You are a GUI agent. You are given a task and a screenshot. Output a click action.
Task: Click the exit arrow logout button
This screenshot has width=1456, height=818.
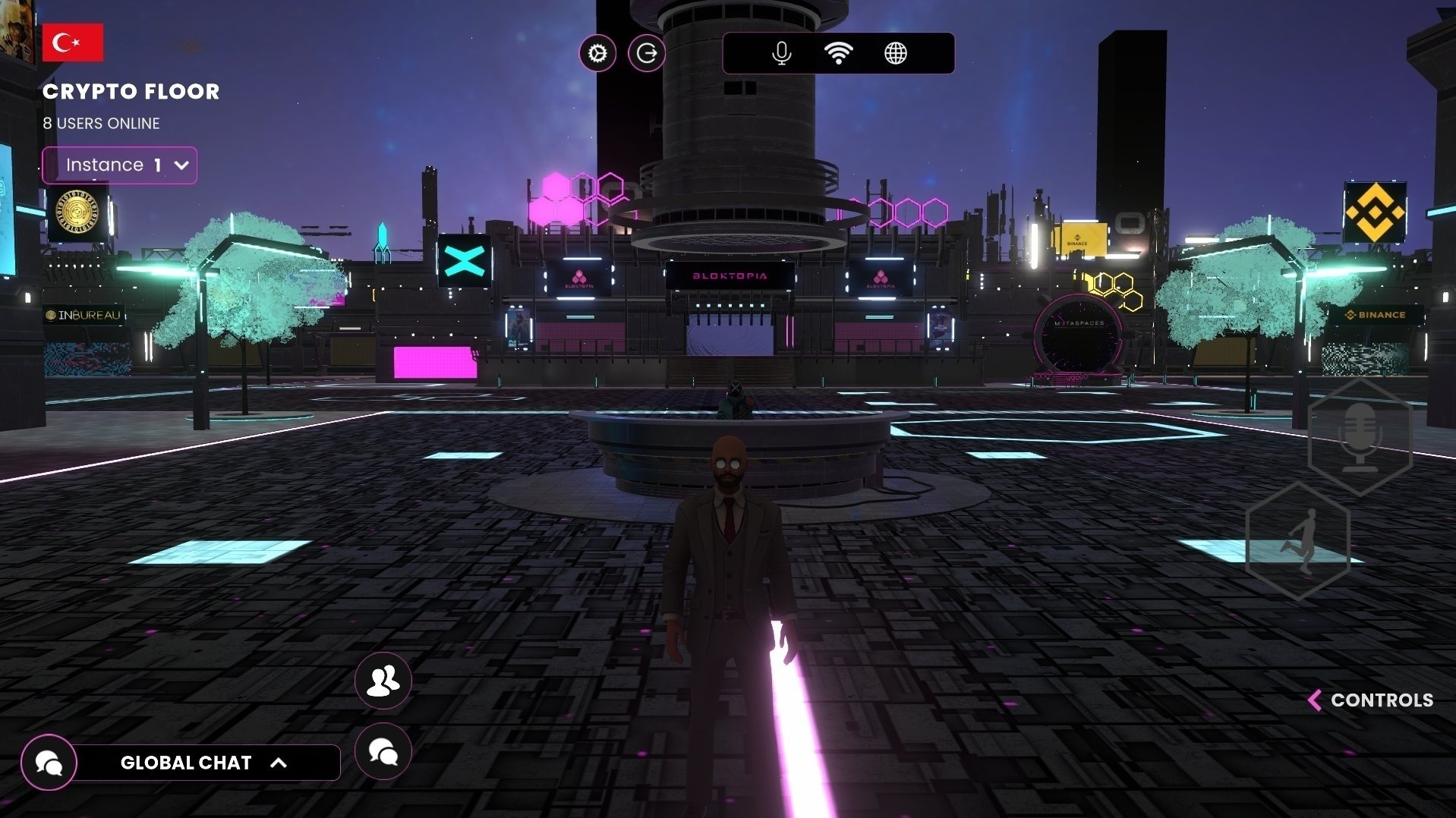647,54
